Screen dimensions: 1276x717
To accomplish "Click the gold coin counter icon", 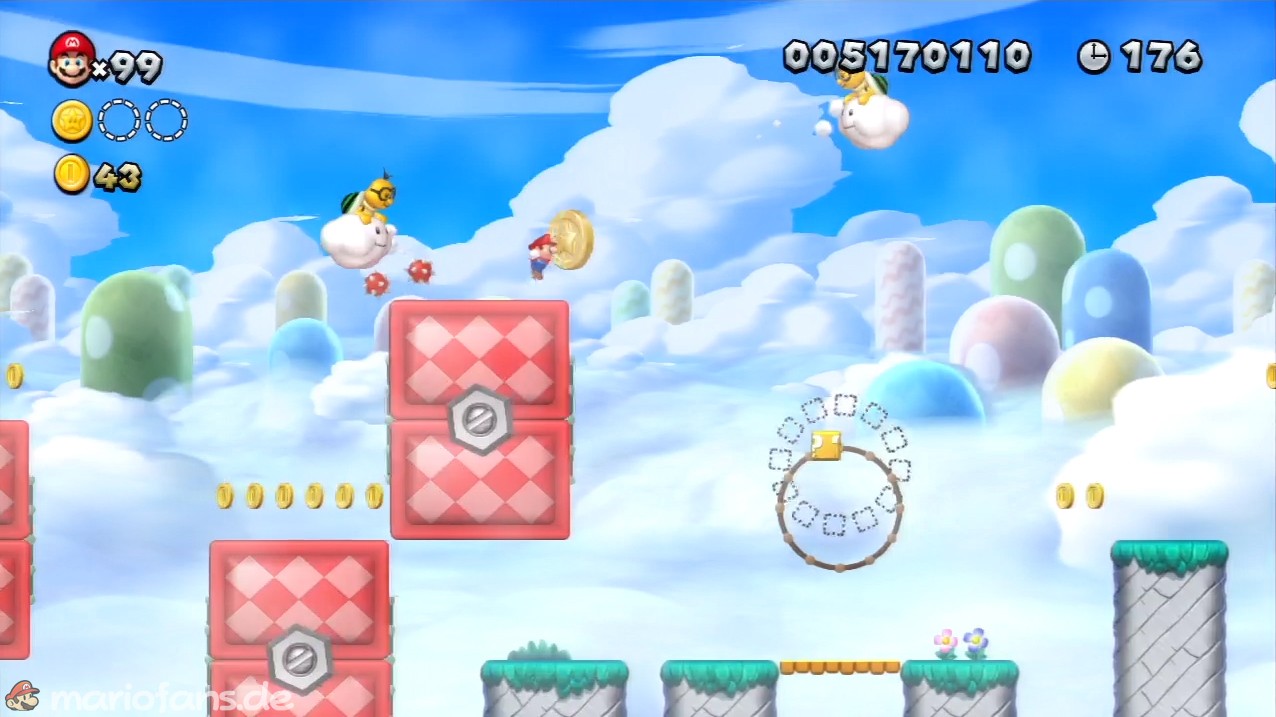I will click(x=72, y=175).
